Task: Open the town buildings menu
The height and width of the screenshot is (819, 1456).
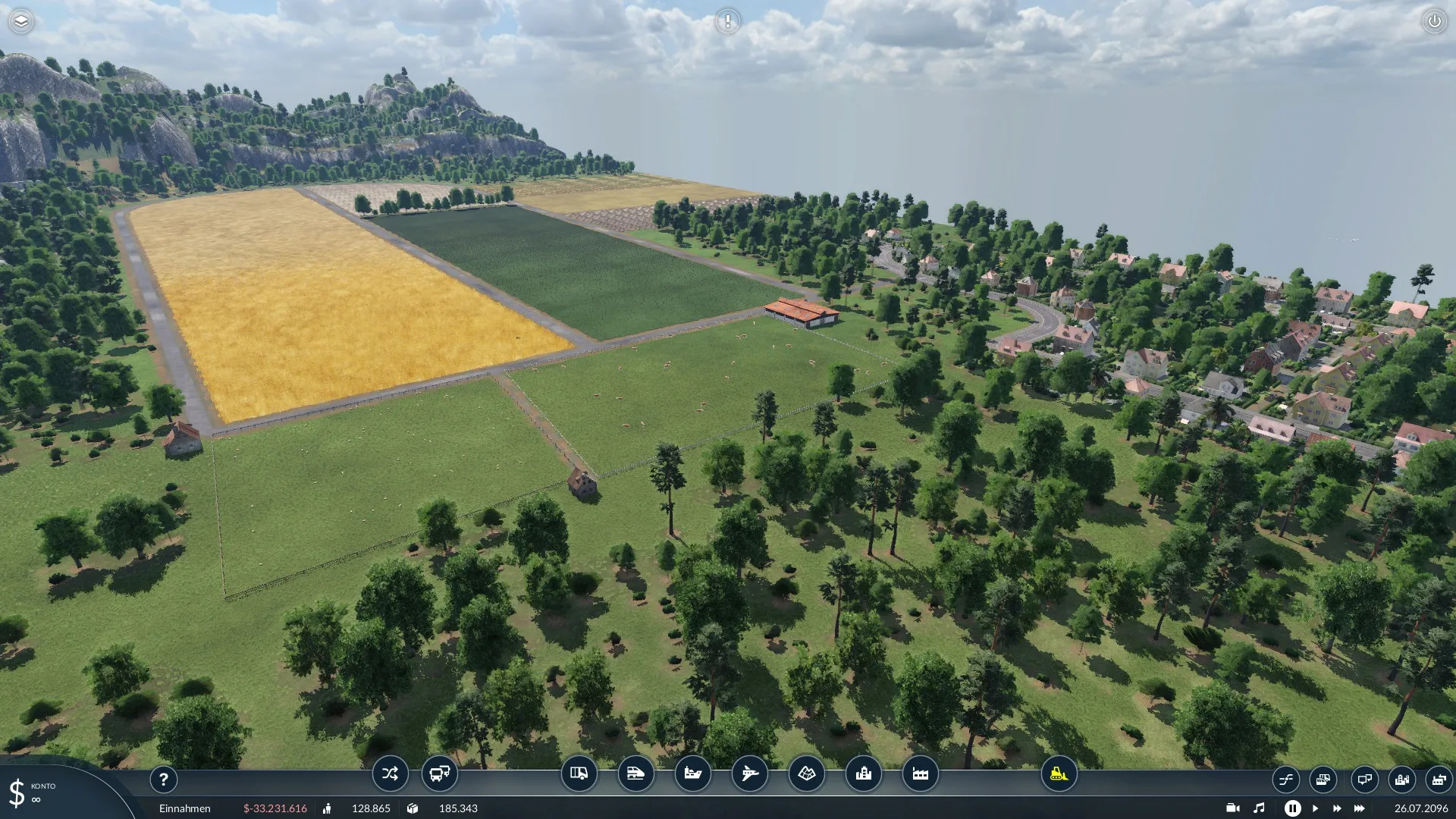Action: click(863, 773)
